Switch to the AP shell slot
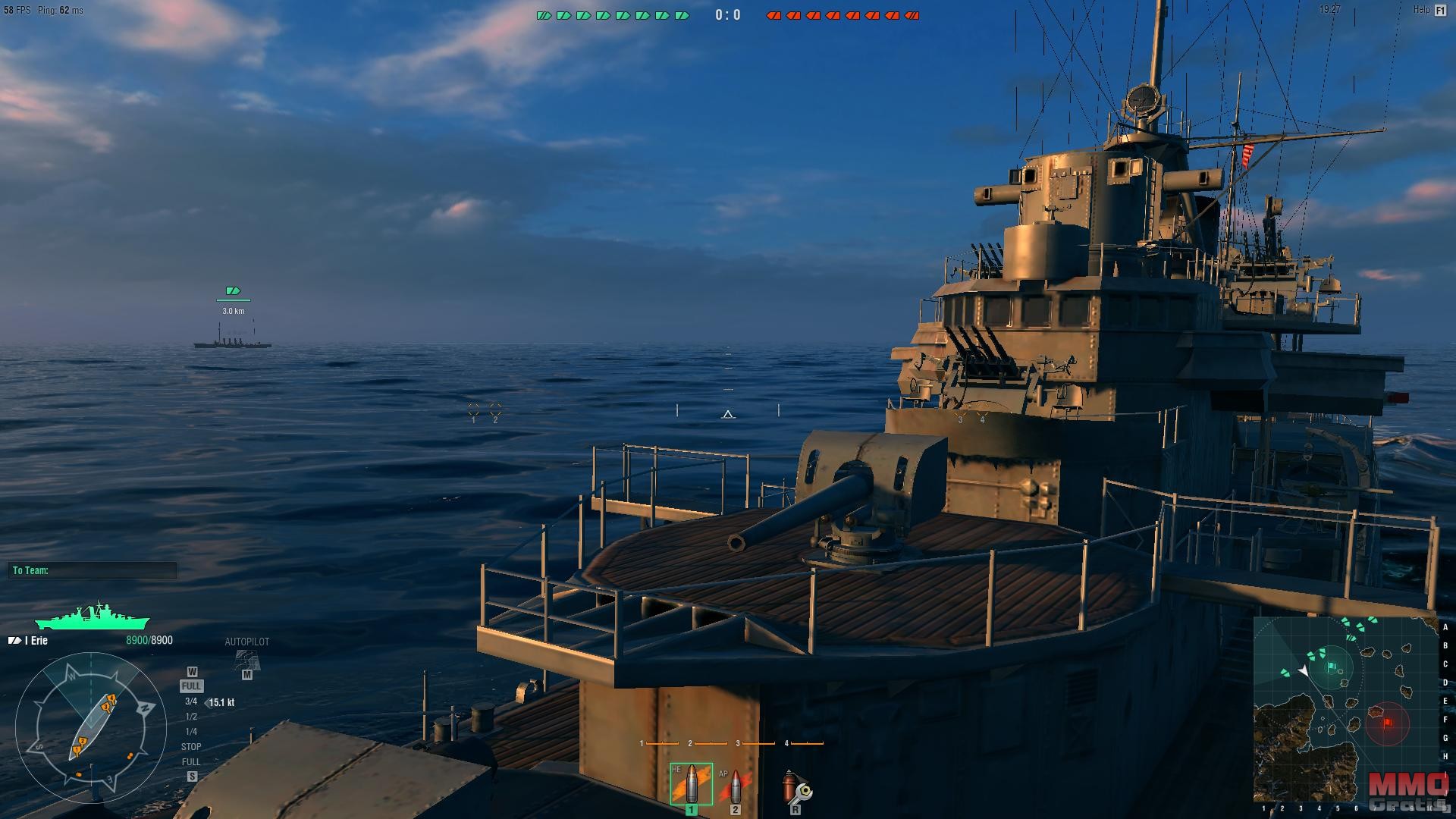The height and width of the screenshot is (819, 1456). [x=733, y=786]
